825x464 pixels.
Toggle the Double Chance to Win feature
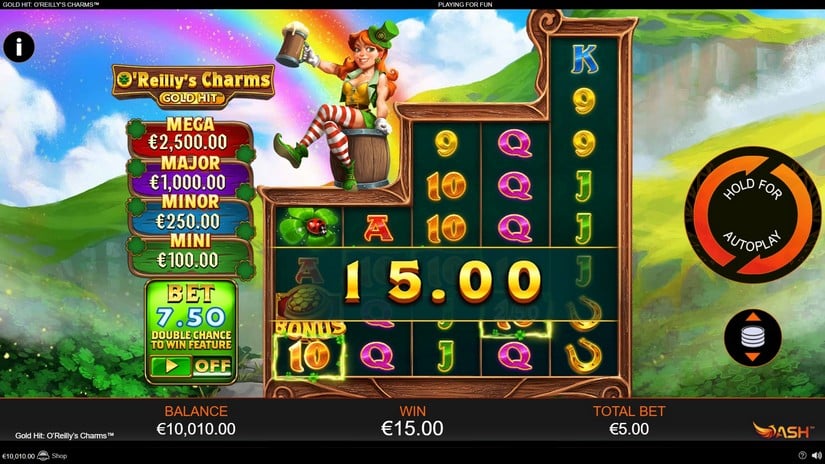[x=190, y=365]
